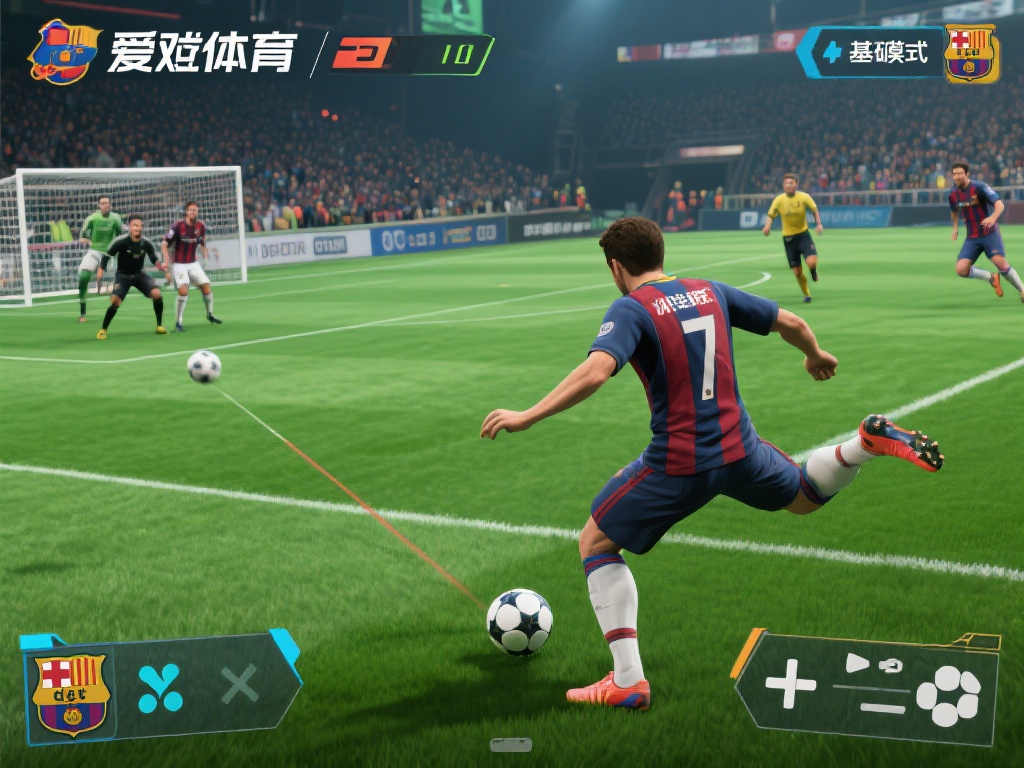Click the white plus-shaped D-pad
Image resolution: width=1024 pixels, height=768 pixels.
[790, 684]
